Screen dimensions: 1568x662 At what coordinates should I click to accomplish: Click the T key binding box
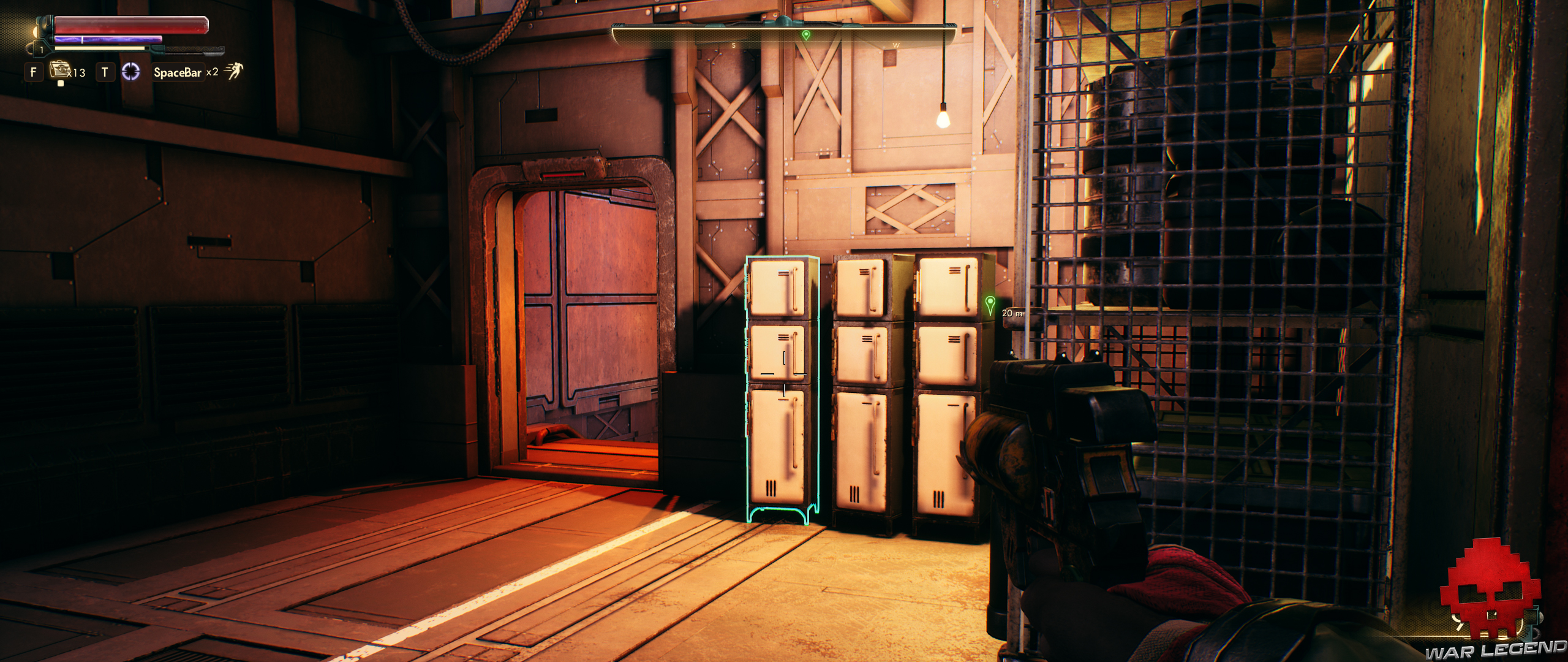pos(105,72)
